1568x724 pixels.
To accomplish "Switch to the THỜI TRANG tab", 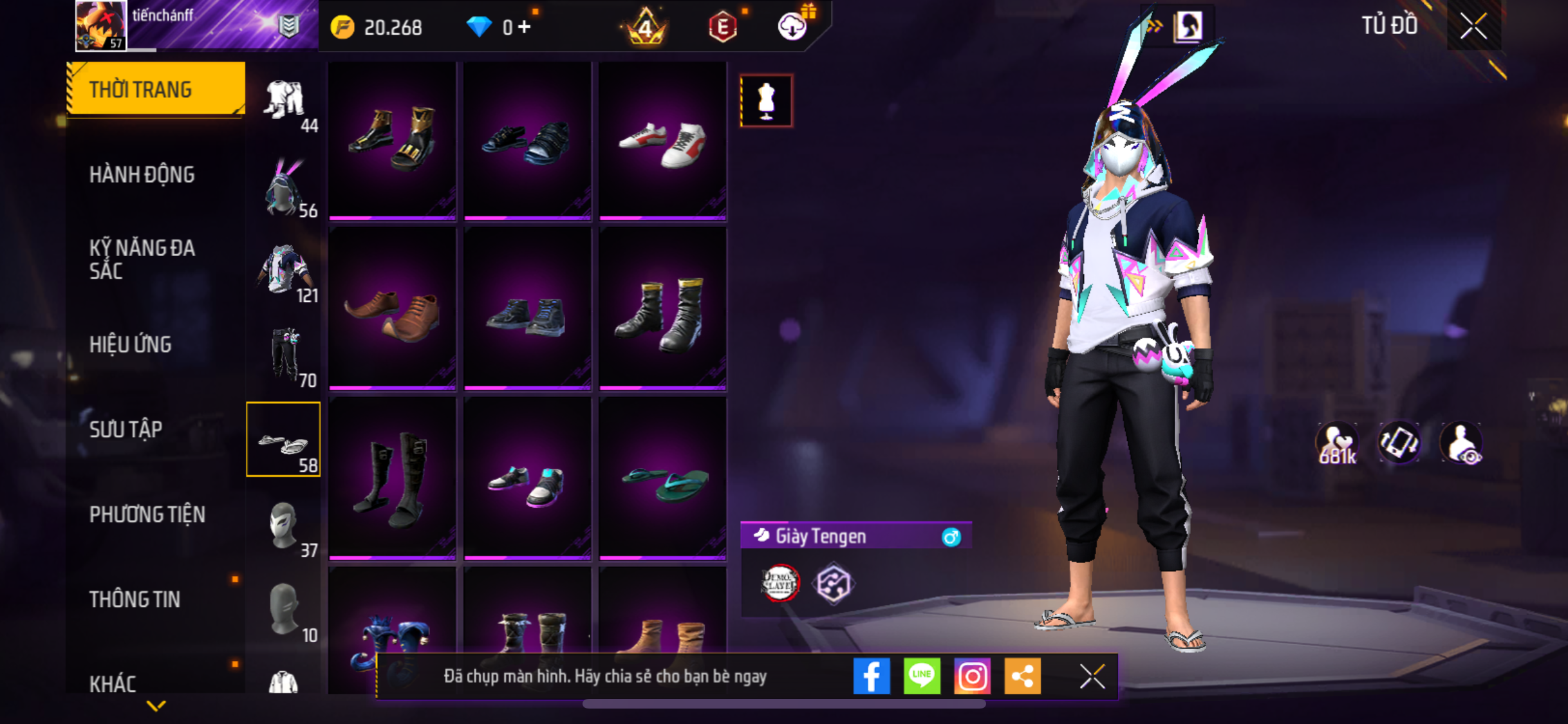I will point(155,89).
